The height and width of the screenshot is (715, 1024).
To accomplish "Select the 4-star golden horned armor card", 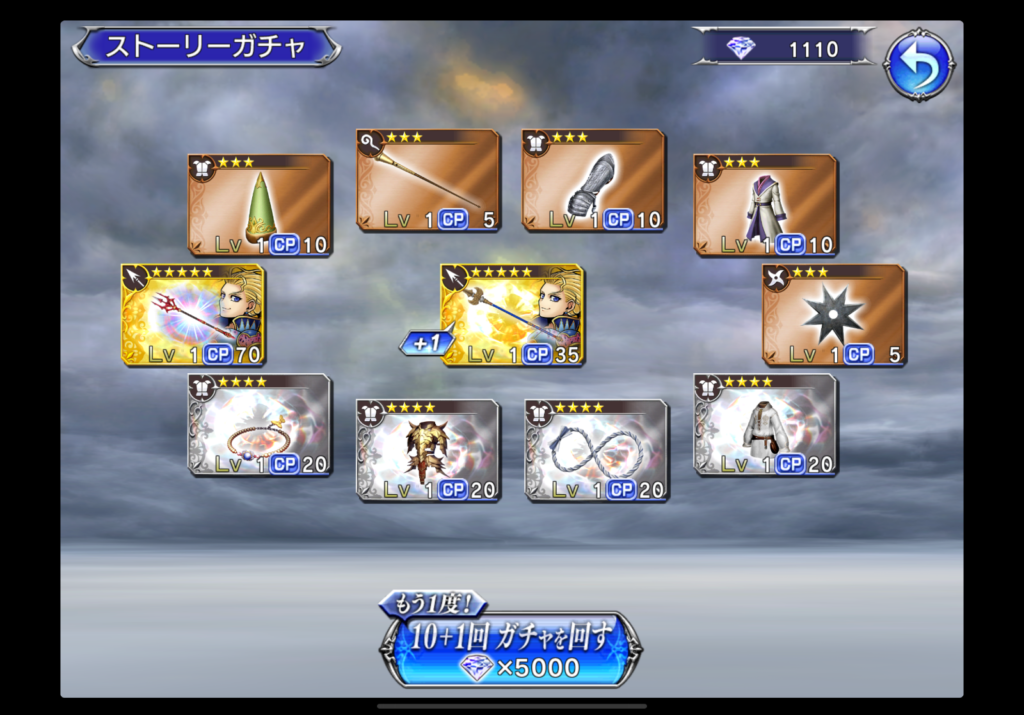I will pyautogui.click(x=428, y=450).
